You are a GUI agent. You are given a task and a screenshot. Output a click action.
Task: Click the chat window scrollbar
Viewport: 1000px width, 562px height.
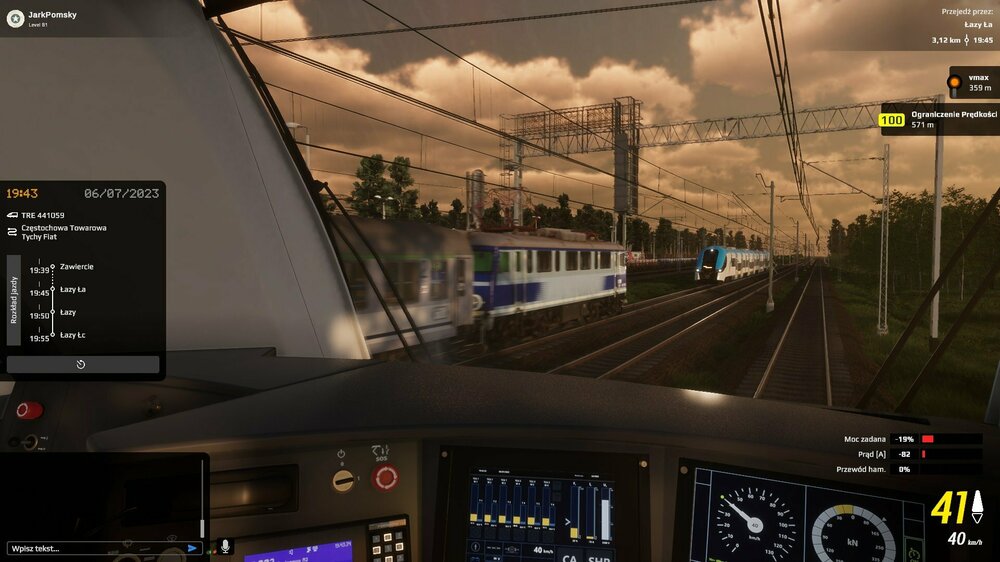[202, 500]
